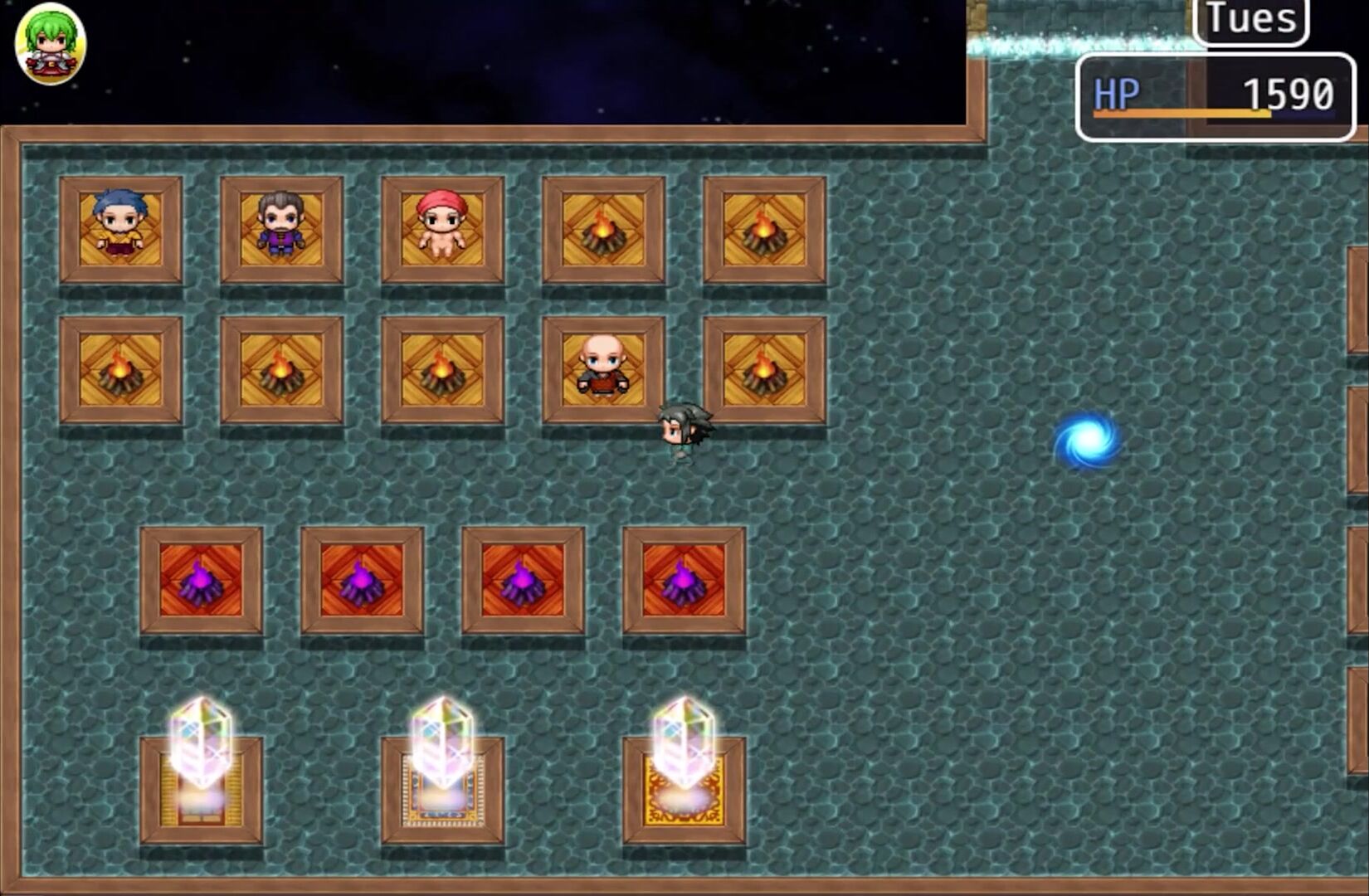This screenshot has width=1369, height=896.
Task: Click the green-haired character portrait icon
Action: pyautogui.click(x=51, y=44)
